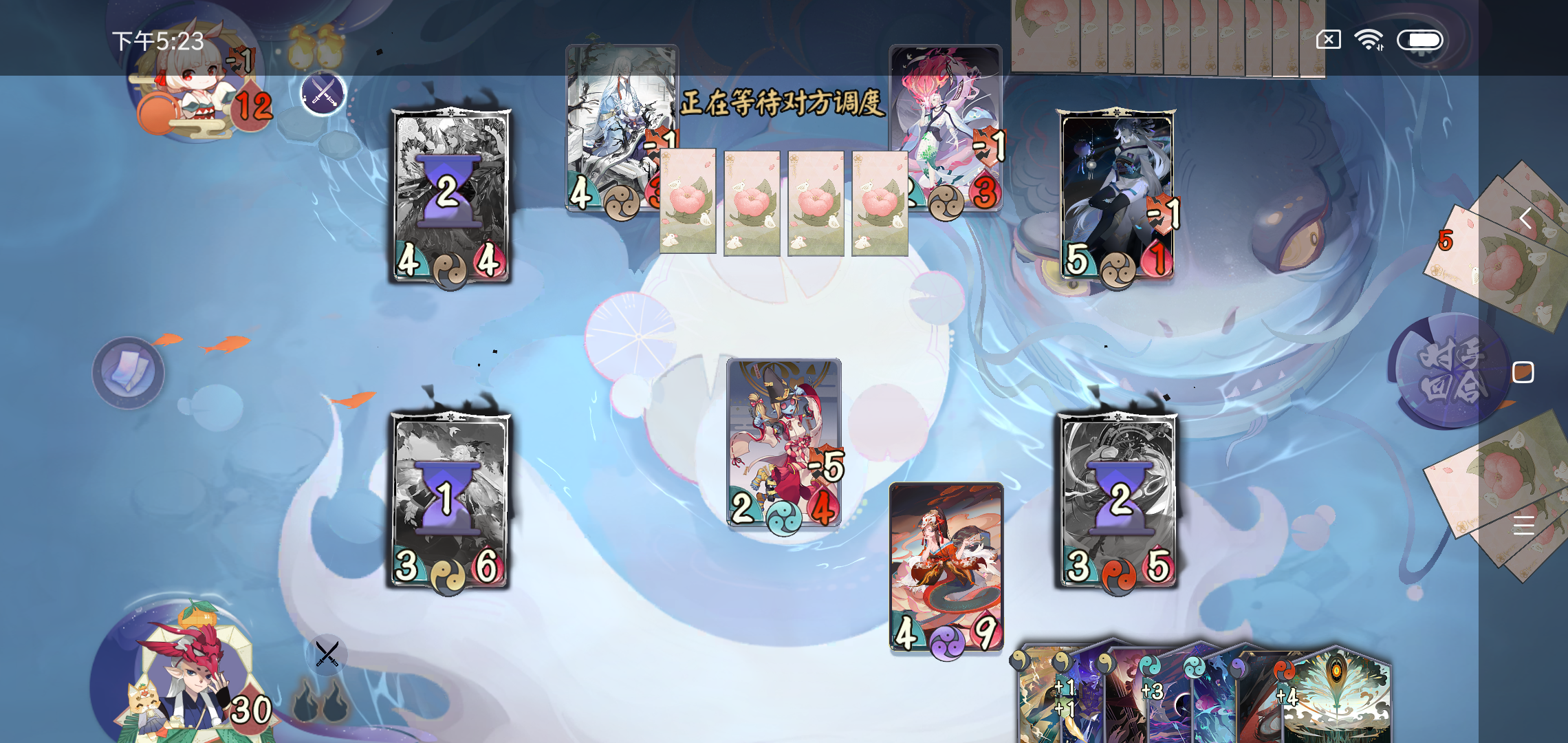Tap the crossed swords icon near opponent avatar
The height and width of the screenshot is (743, 1568).
point(323,94)
